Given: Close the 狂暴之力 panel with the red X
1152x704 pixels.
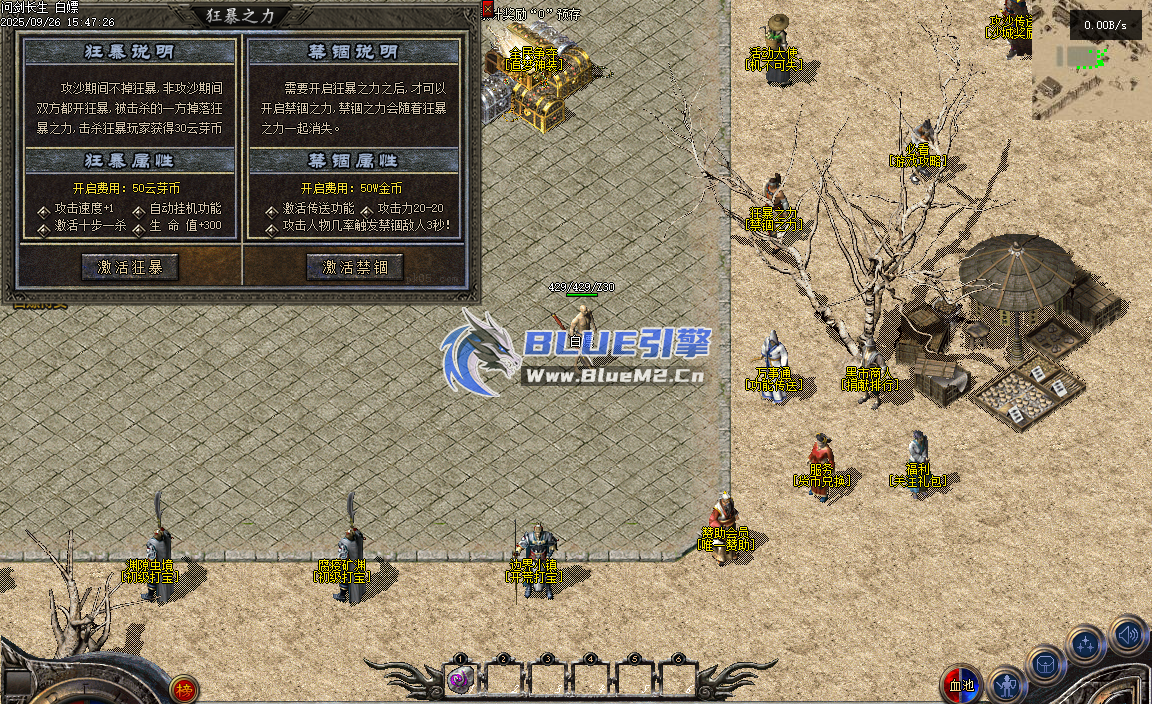Looking at the screenshot, I should [x=487, y=9].
